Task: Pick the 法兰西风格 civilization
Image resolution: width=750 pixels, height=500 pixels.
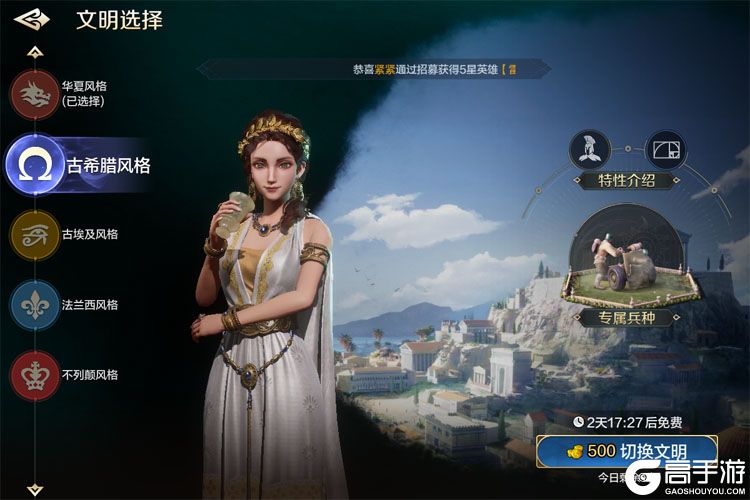Action: [35, 305]
